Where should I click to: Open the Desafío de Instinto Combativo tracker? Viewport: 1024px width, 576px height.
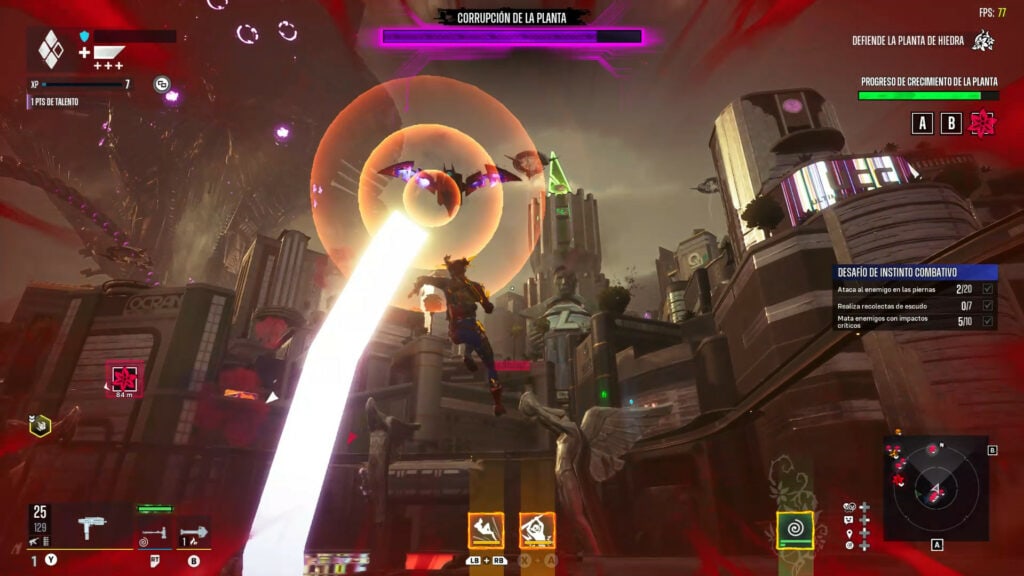point(915,271)
